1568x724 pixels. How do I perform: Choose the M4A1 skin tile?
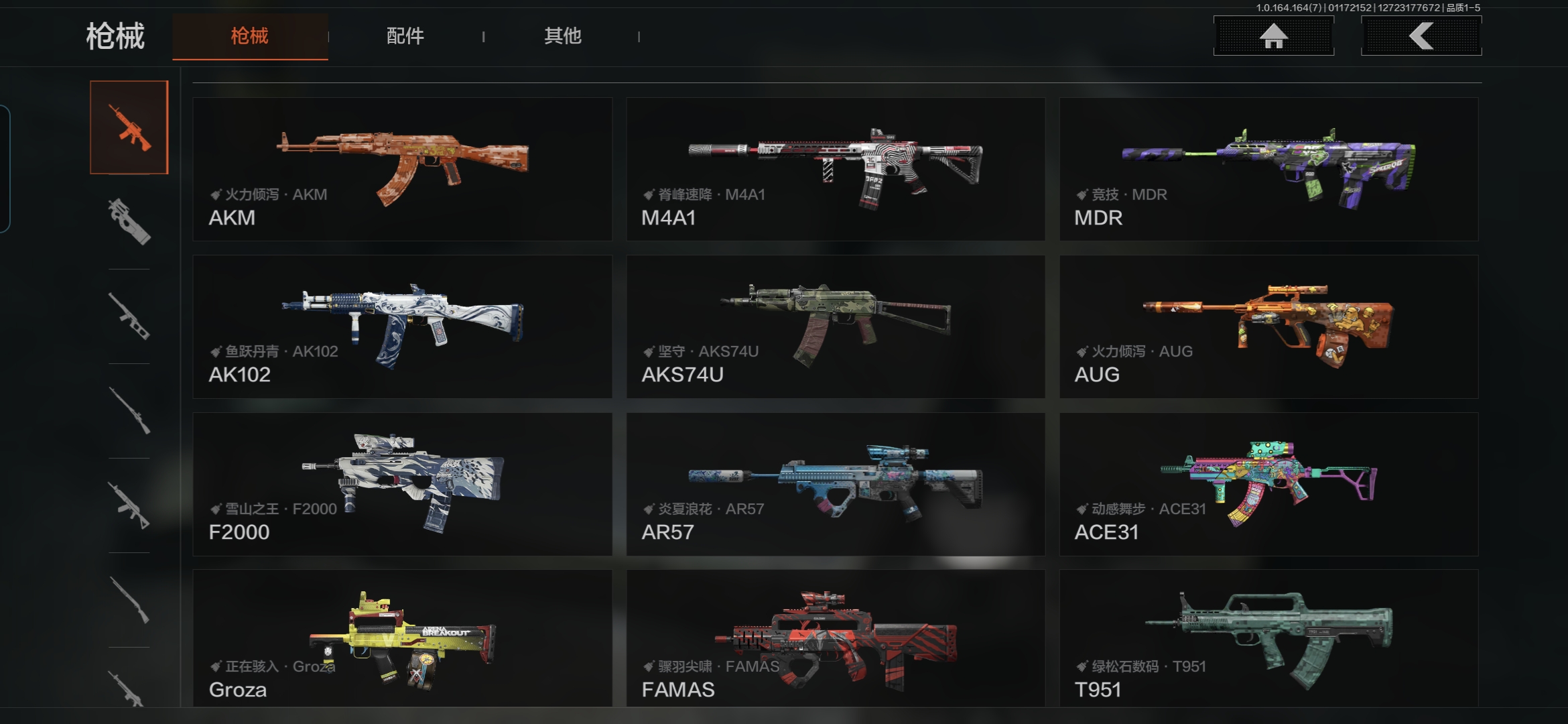pyautogui.click(x=835, y=169)
